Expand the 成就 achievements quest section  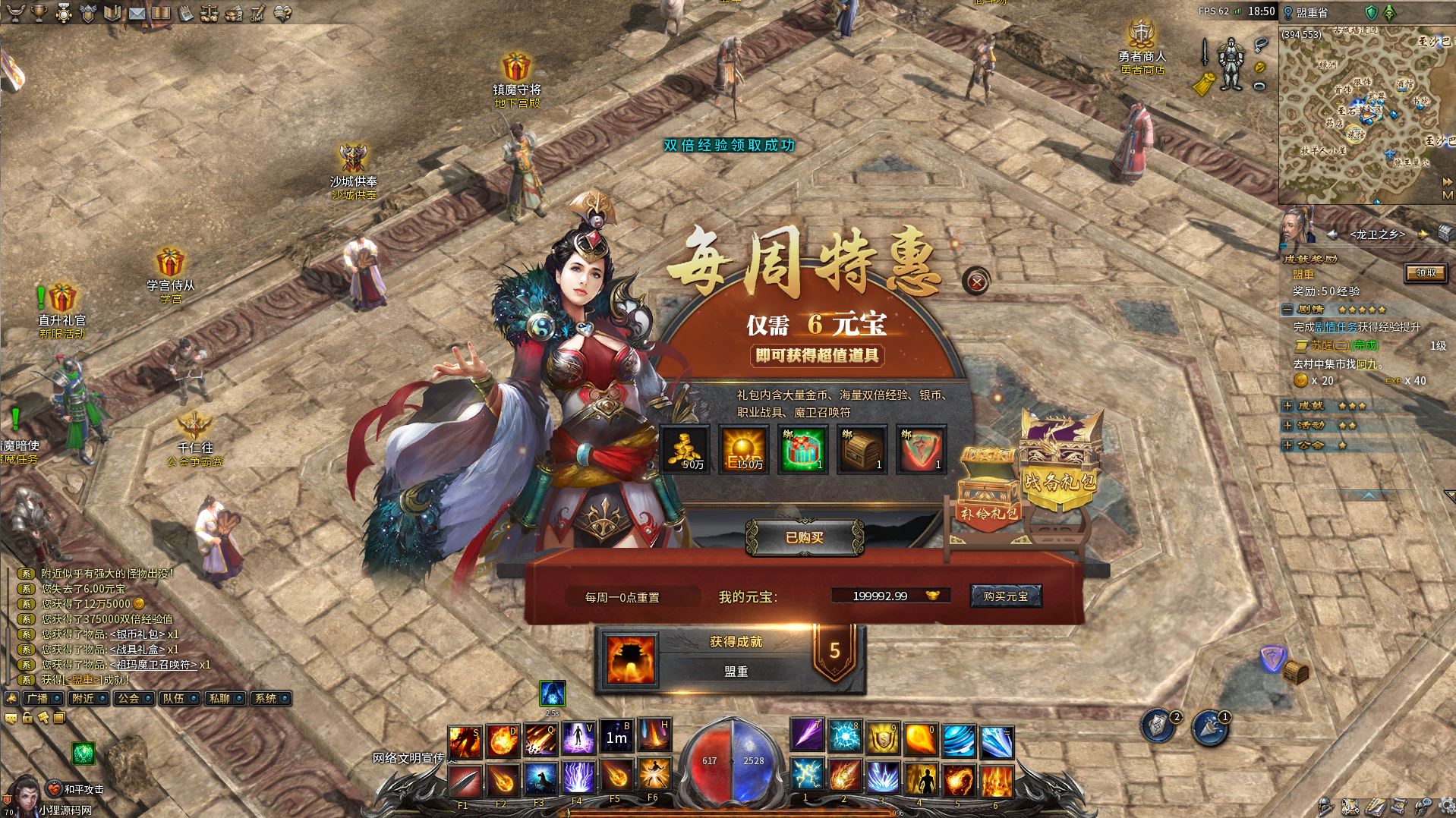click(x=1287, y=406)
